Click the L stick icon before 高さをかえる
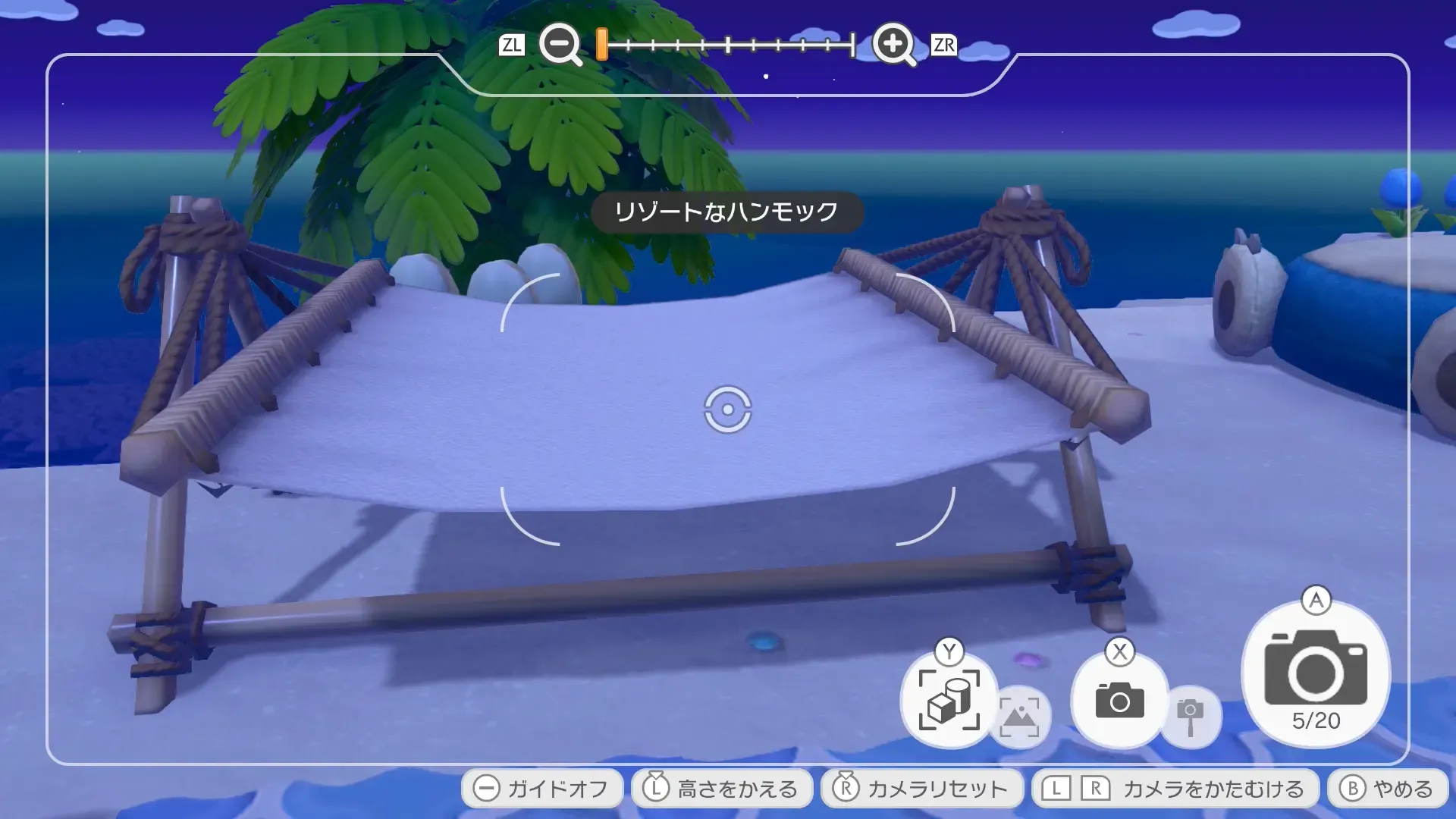The height and width of the screenshot is (819, 1456). (657, 788)
